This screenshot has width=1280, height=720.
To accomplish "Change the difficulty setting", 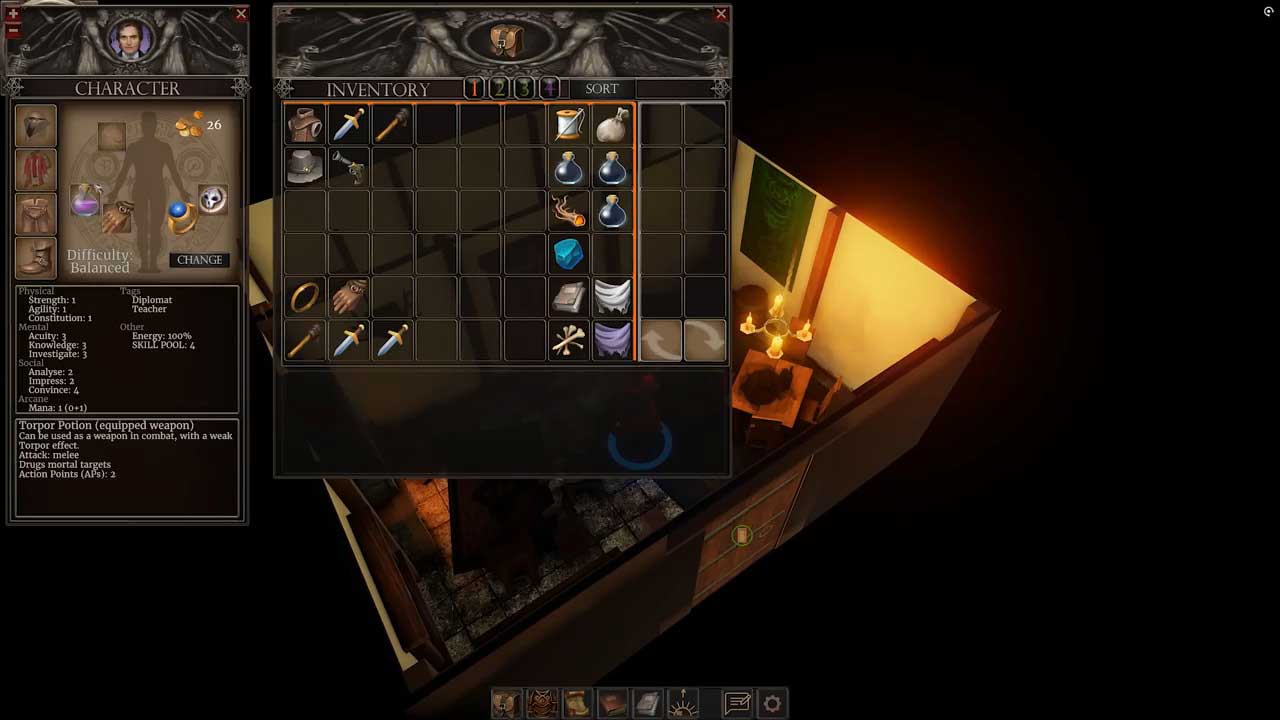I will (199, 260).
